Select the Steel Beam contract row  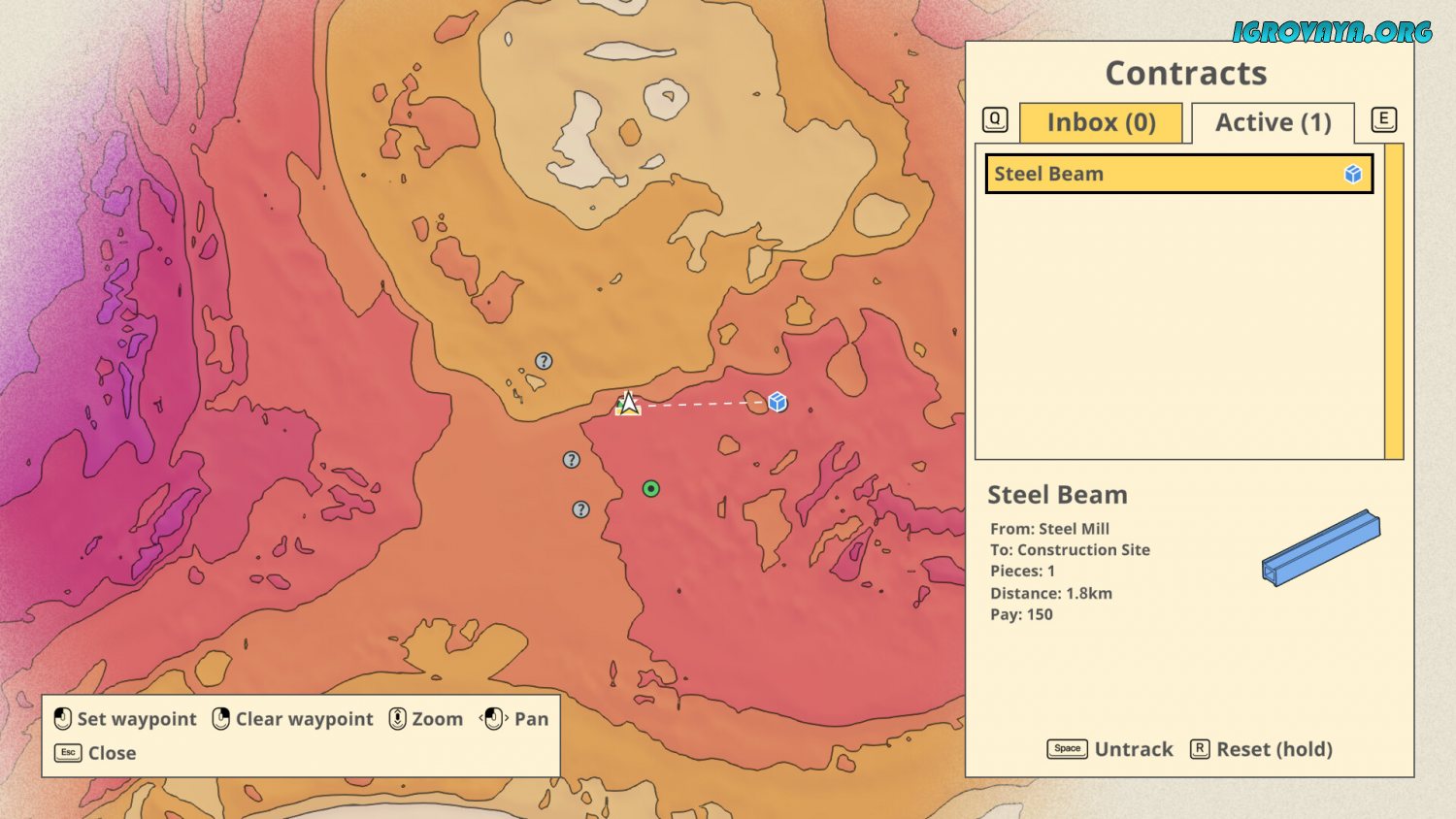(x=1178, y=175)
